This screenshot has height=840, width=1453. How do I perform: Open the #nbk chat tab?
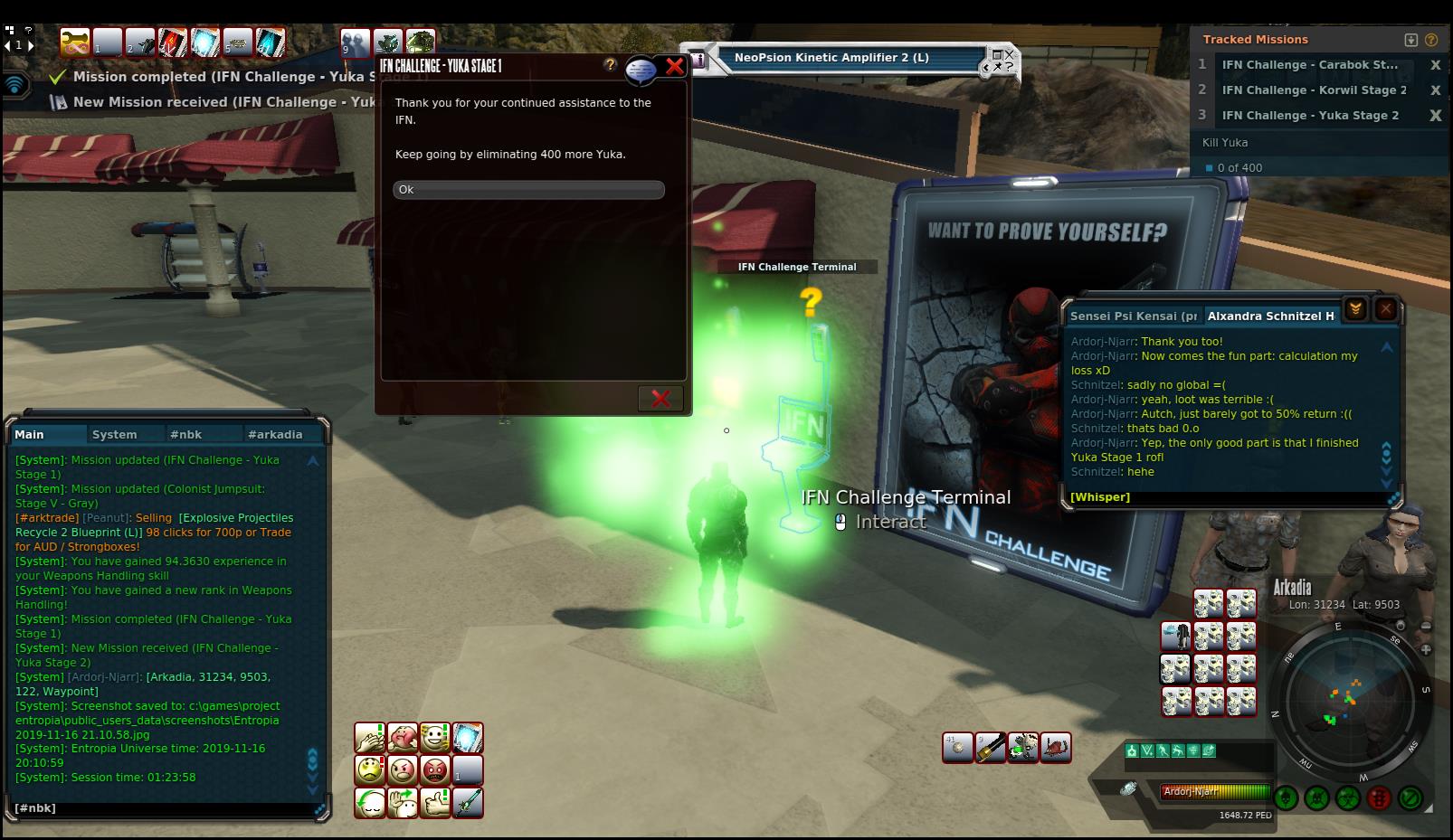pyautogui.click(x=185, y=435)
